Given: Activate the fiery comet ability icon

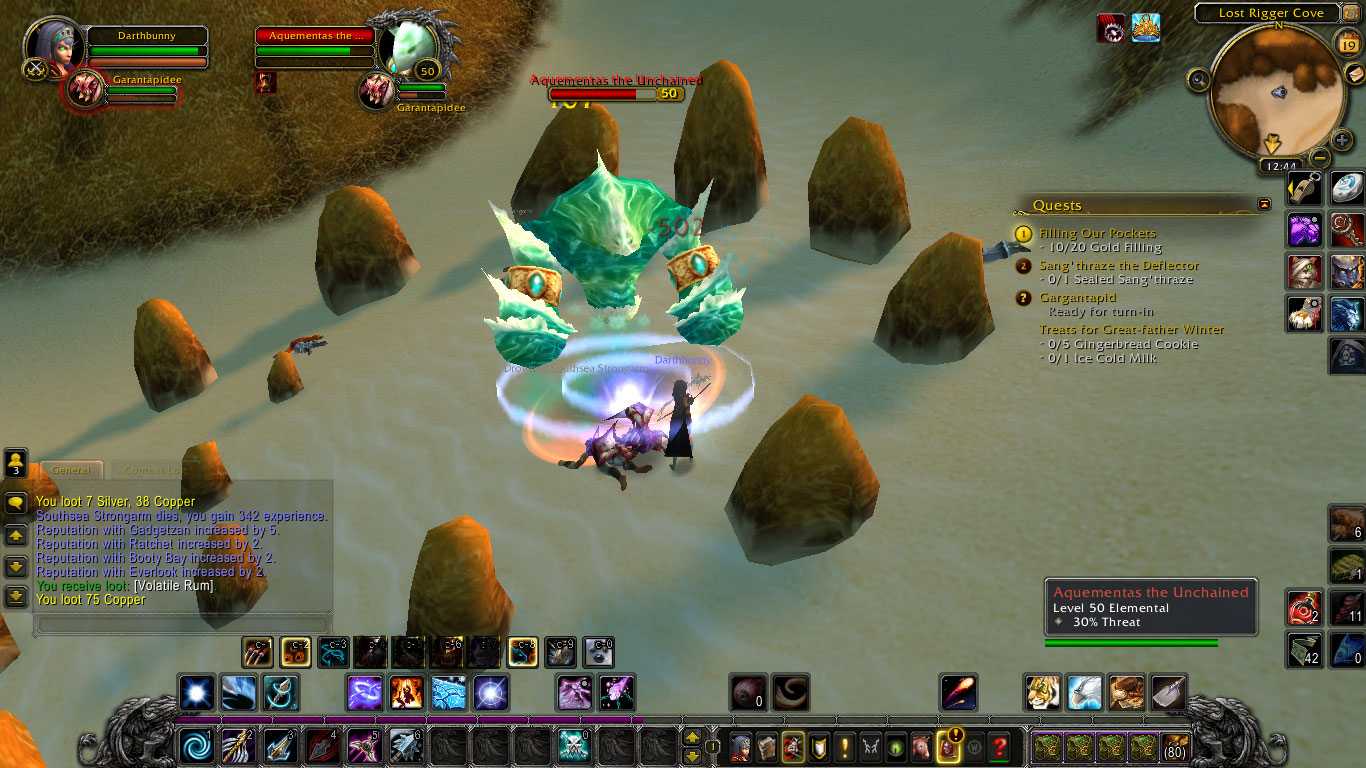Looking at the screenshot, I should pos(958,692).
